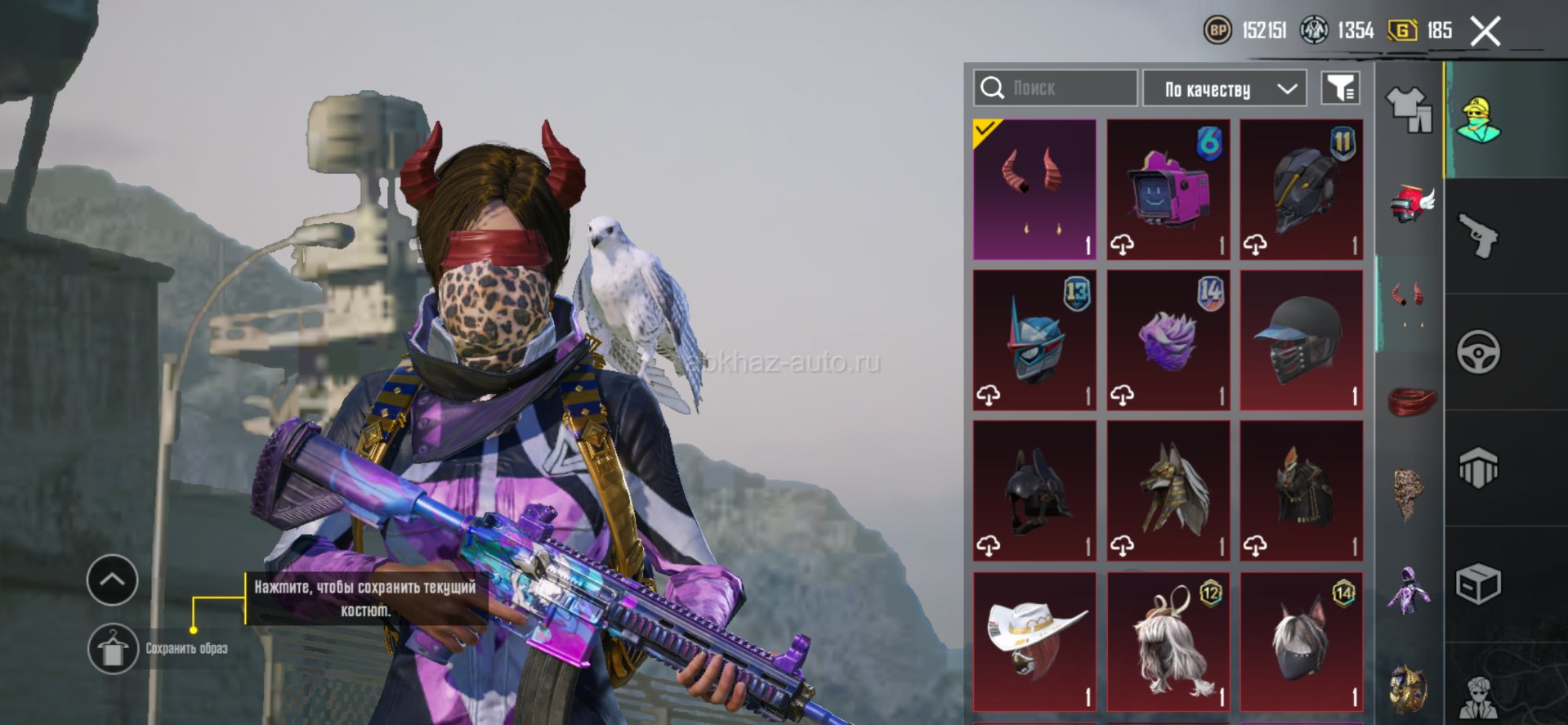Open the leopard face mask slot
This screenshot has height=725, width=1568.
[x=1409, y=494]
